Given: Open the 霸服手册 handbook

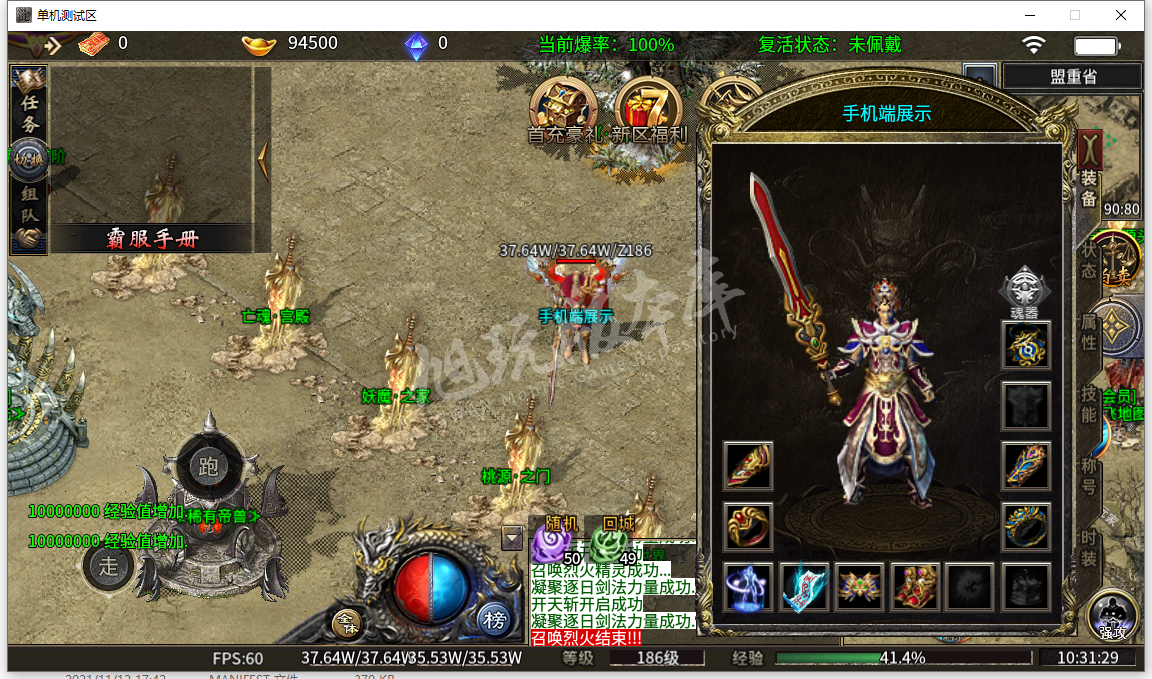Looking at the screenshot, I should [x=152, y=238].
